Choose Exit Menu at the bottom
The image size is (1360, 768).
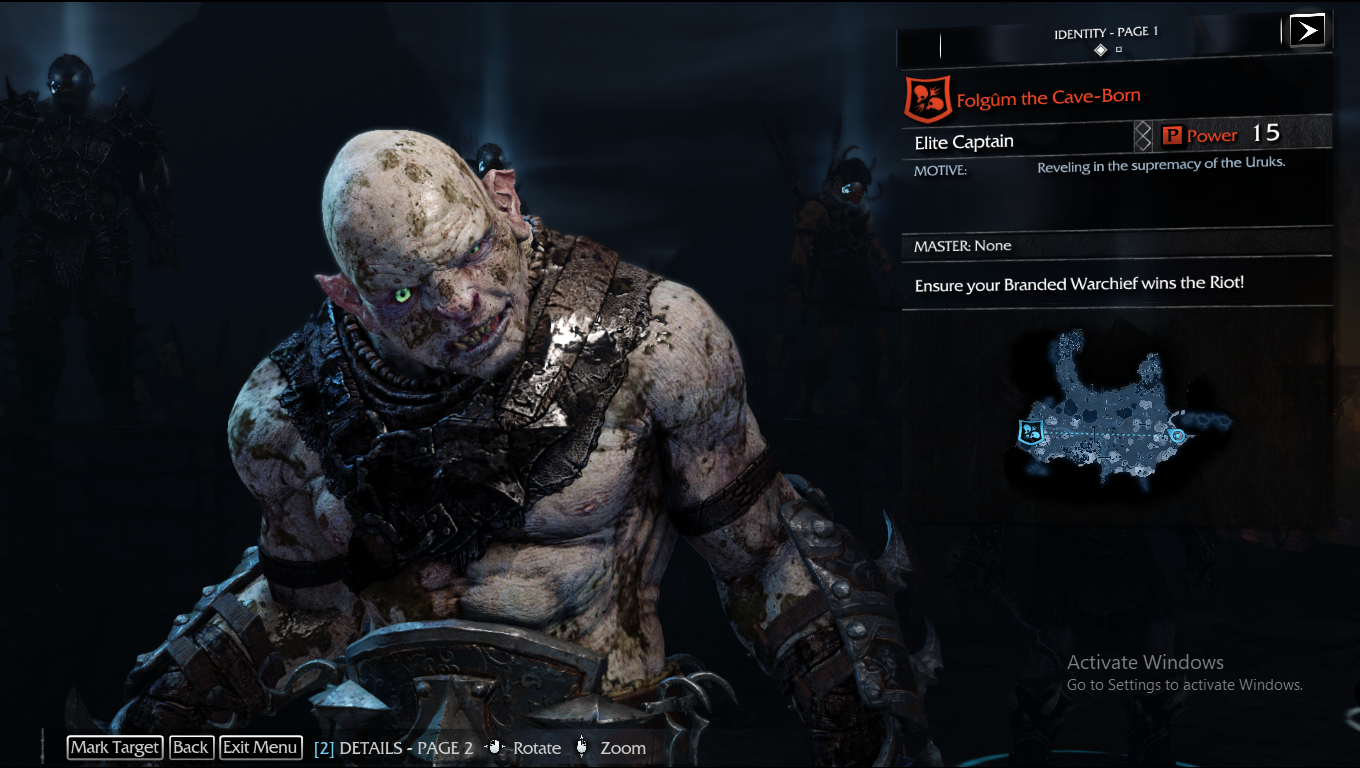260,747
